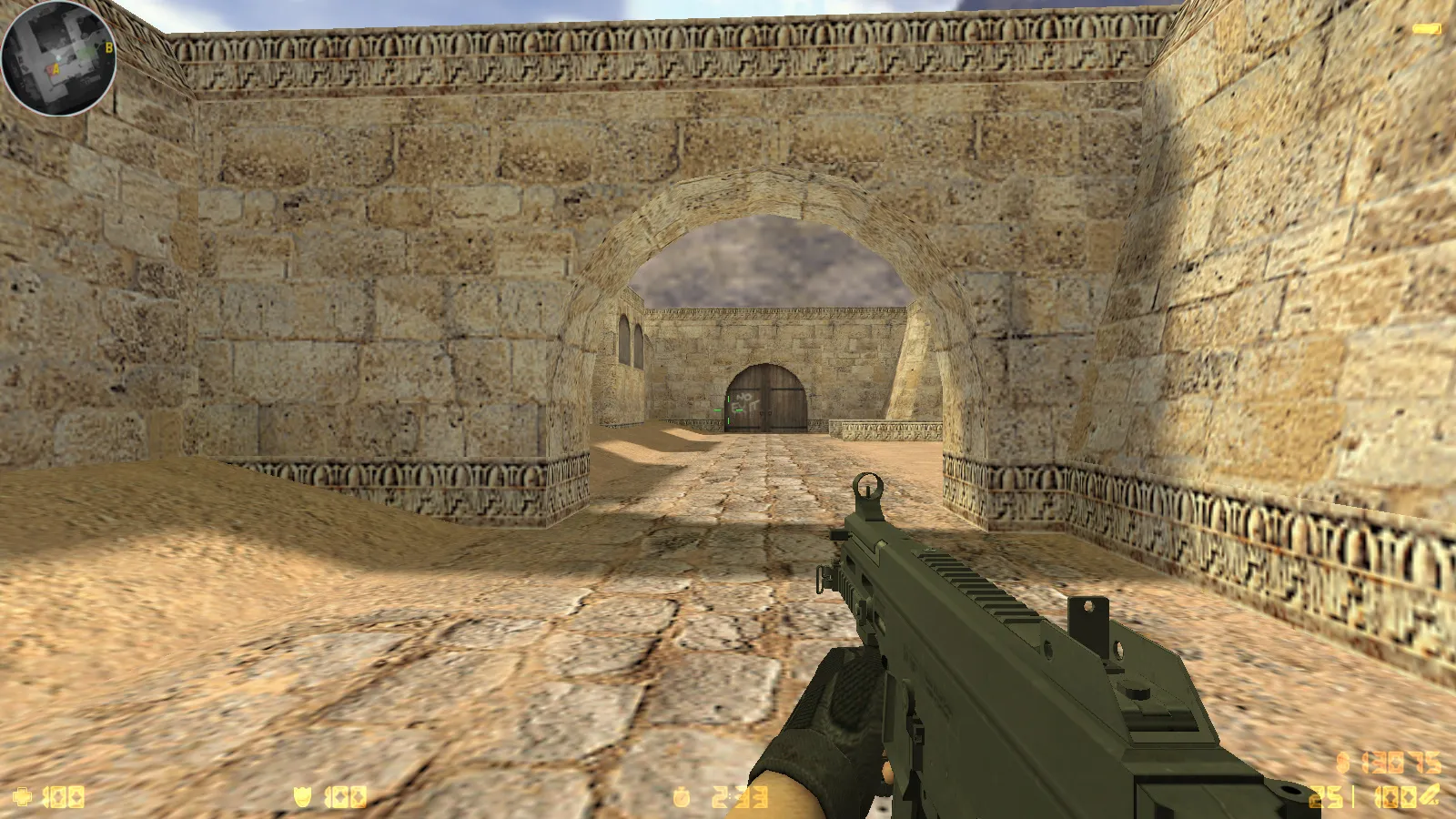Viewport: 1456px width, 819px height.
Task: Click the red bombsite zone highlighted on the radar
Action: click(x=51, y=68)
